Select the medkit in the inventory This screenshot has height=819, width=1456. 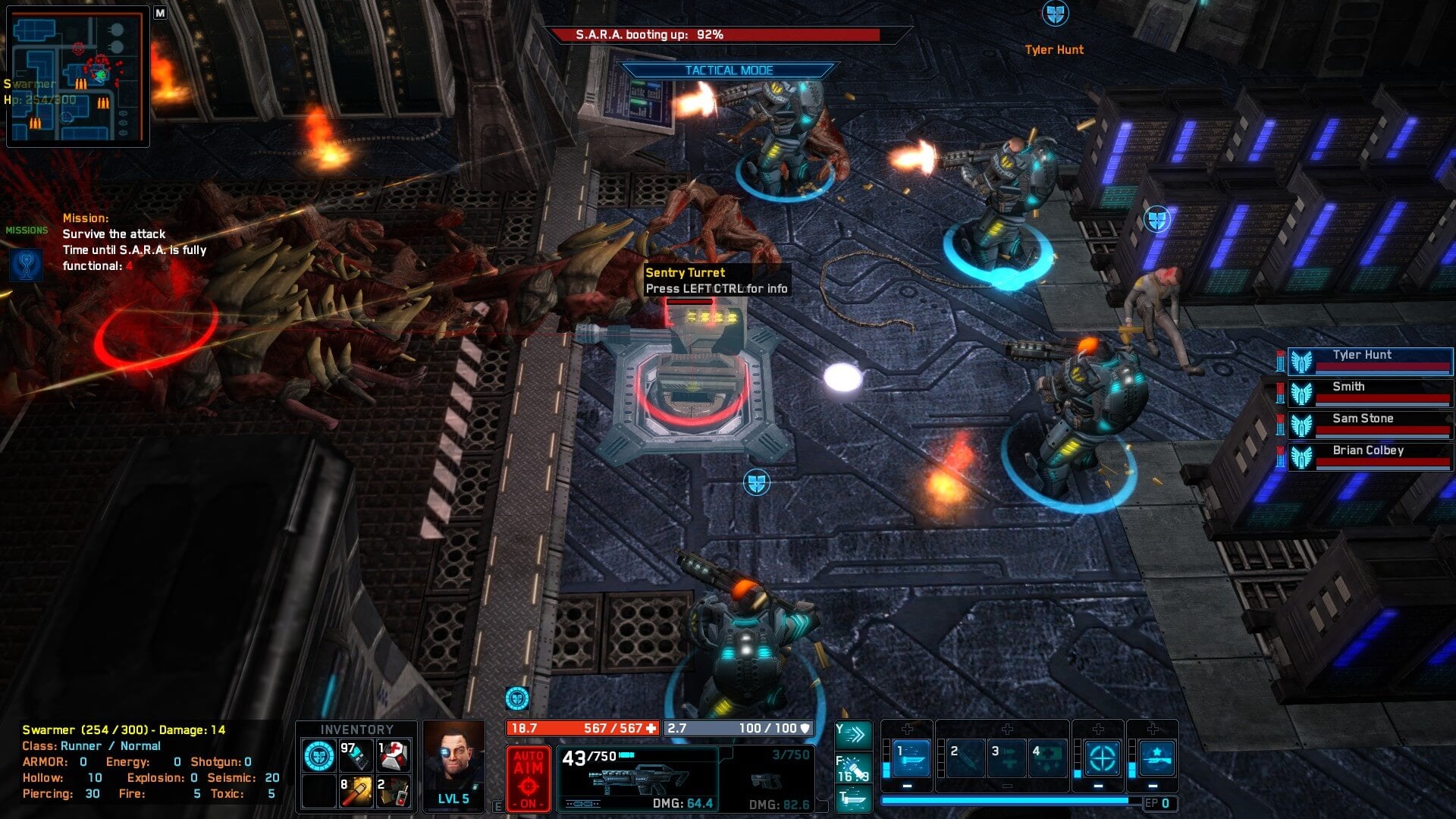point(394,755)
